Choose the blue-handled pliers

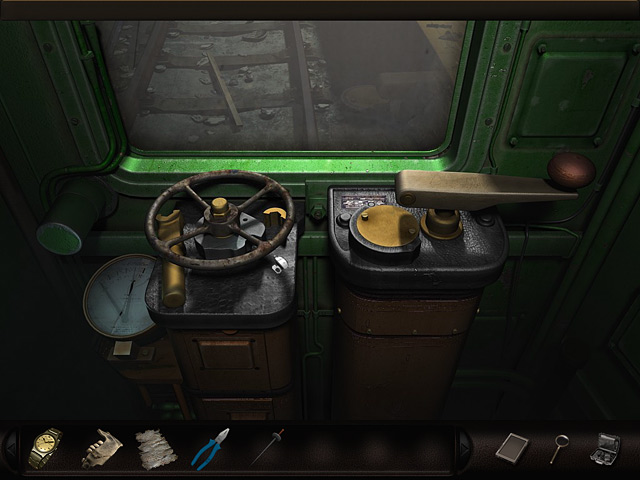(210, 447)
